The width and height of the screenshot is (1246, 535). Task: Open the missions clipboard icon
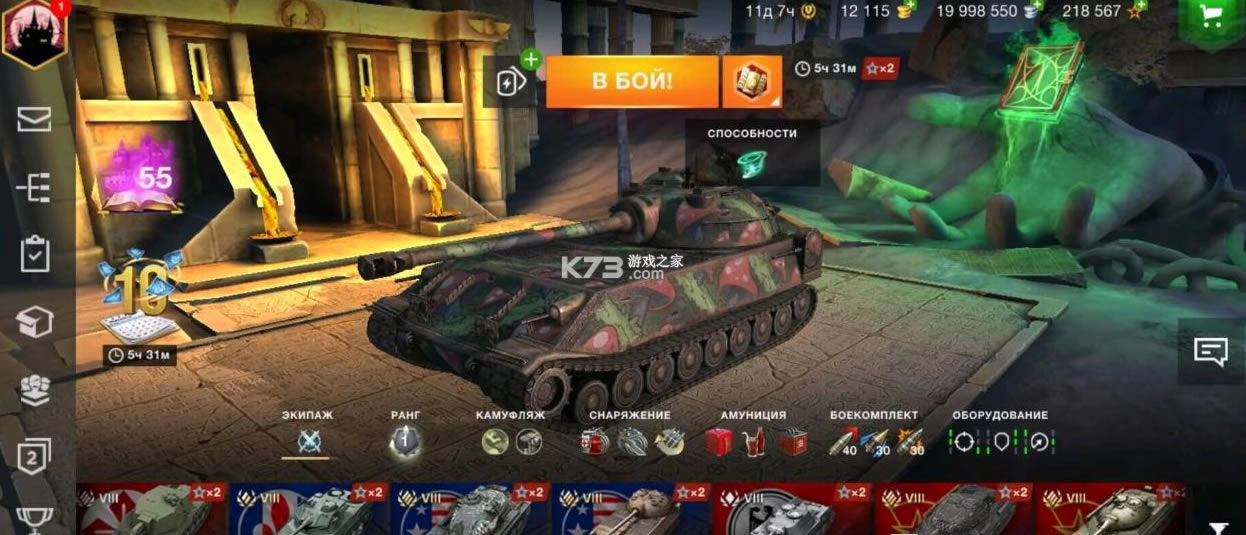click(x=34, y=254)
